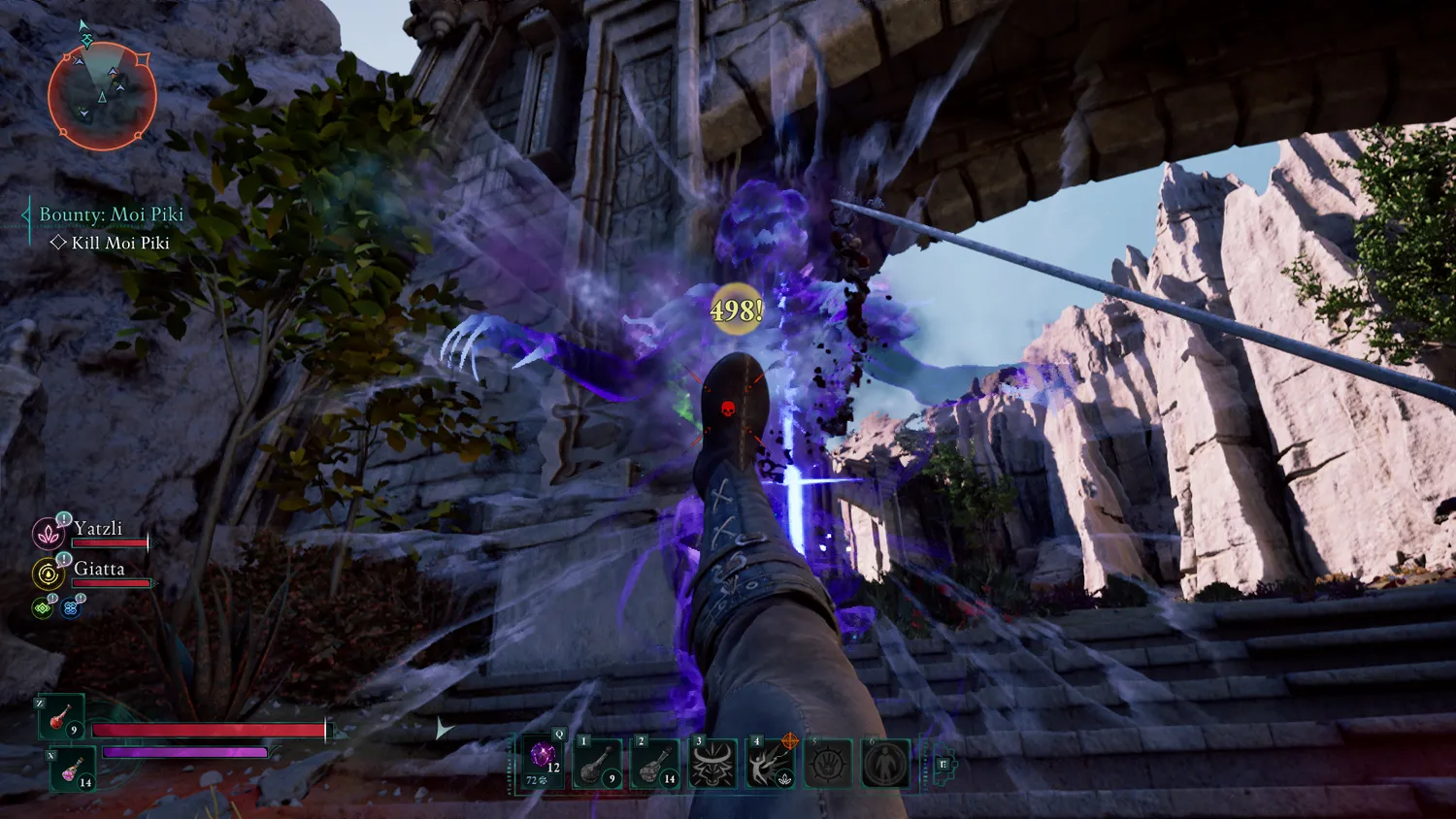Activate the spiked hand ability
Image resolution: width=1456 pixels, height=819 pixels.
828,763
